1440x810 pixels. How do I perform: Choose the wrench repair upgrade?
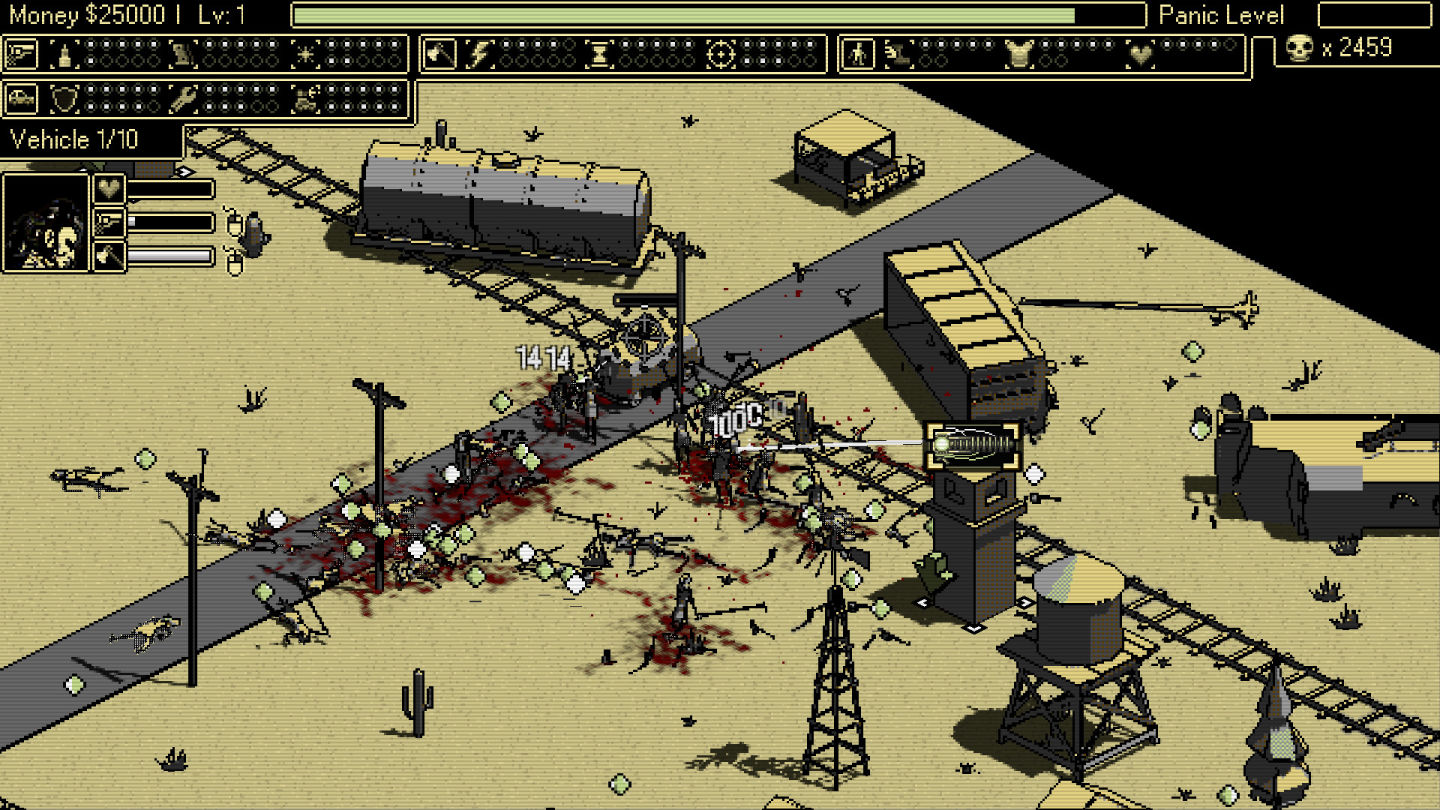click(x=183, y=99)
